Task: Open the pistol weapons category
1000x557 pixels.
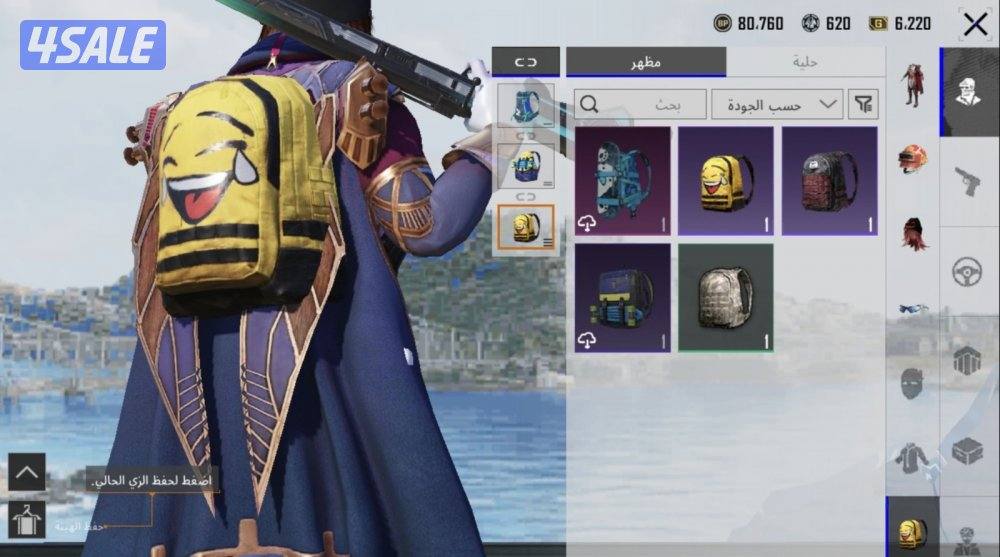Action: (966, 181)
